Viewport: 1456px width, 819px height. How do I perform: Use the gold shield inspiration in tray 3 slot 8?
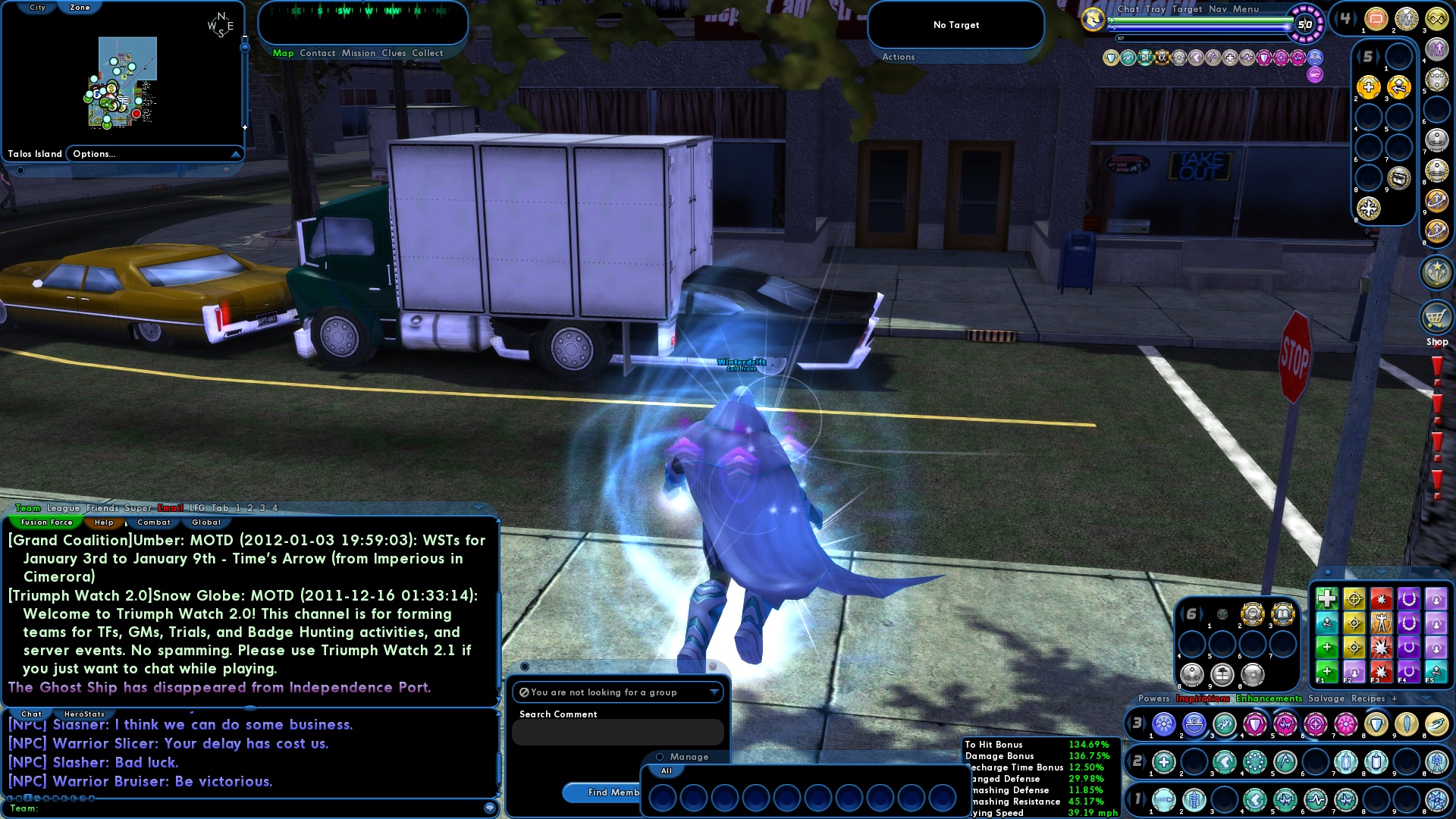point(1376,723)
